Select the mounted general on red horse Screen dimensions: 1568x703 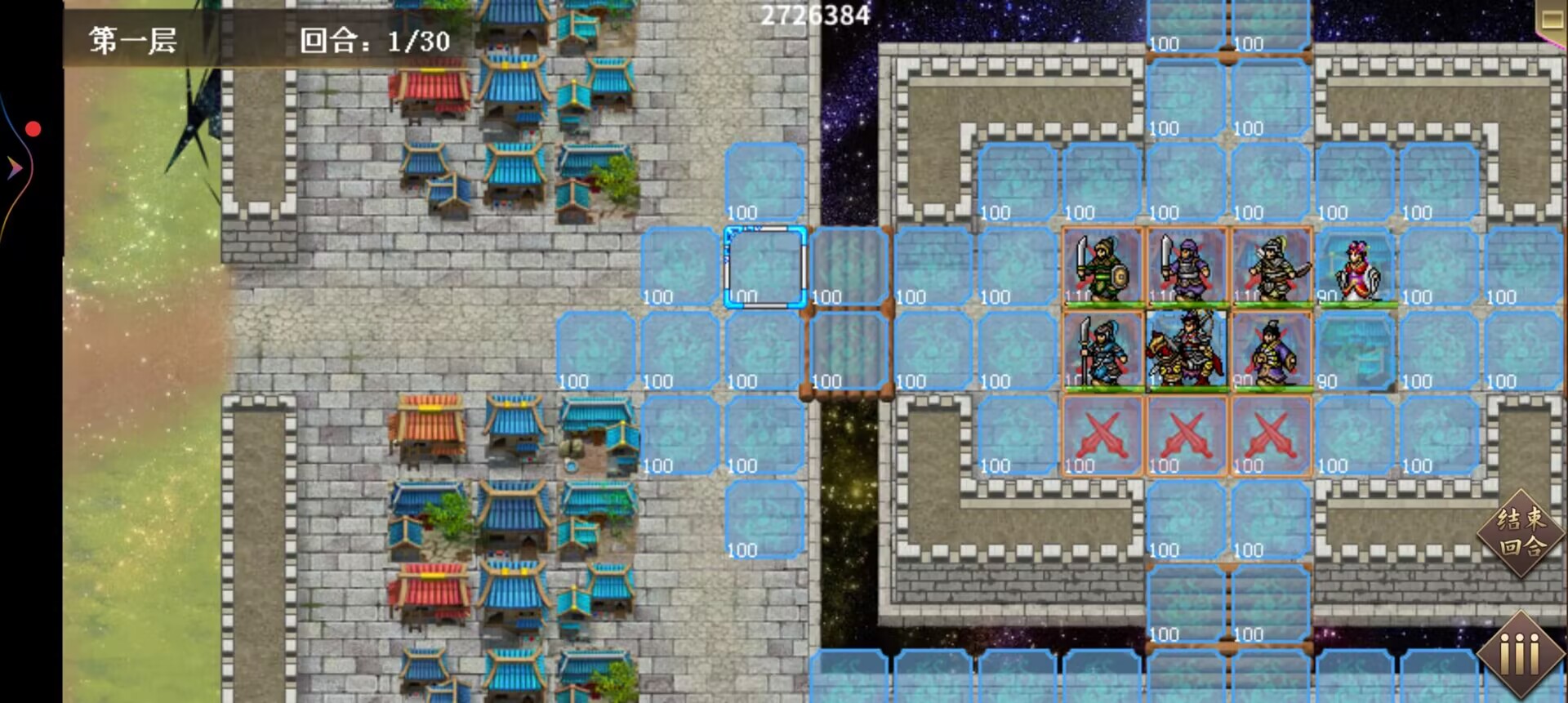click(1186, 352)
